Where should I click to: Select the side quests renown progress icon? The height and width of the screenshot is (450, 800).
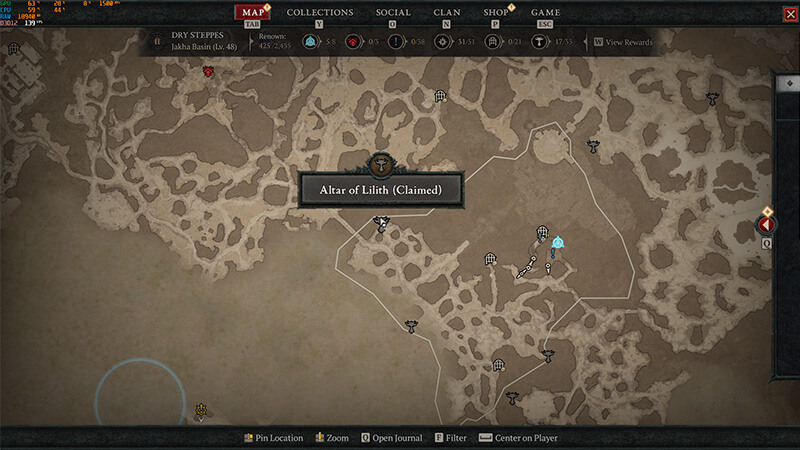coord(396,42)
